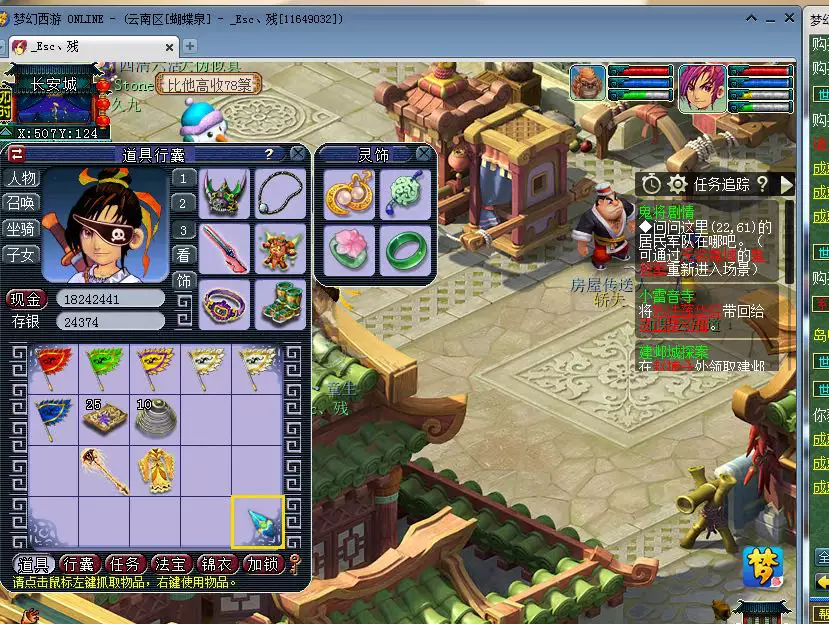
Task: Open the 人物 character tab
Action: pos(21,178)
